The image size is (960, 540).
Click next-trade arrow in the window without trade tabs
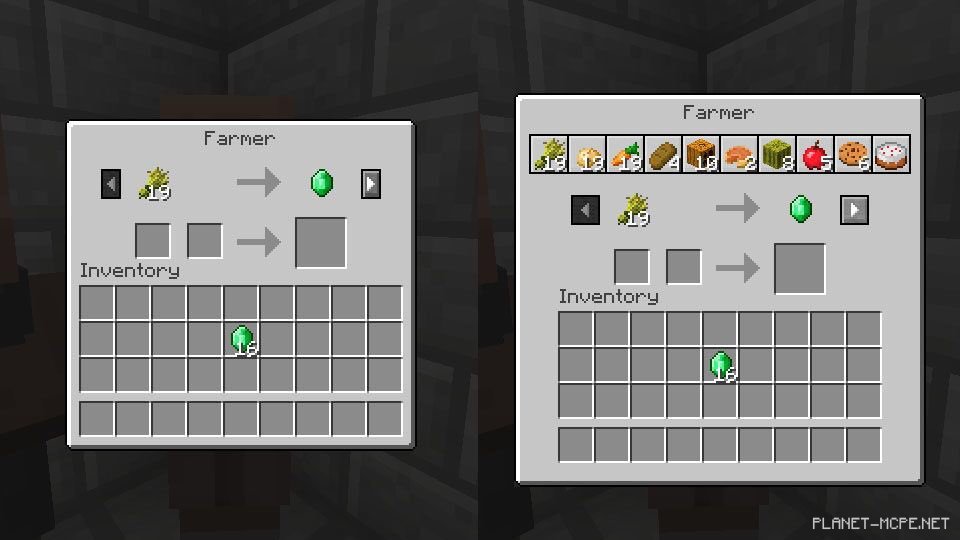[x=372, y=184]
